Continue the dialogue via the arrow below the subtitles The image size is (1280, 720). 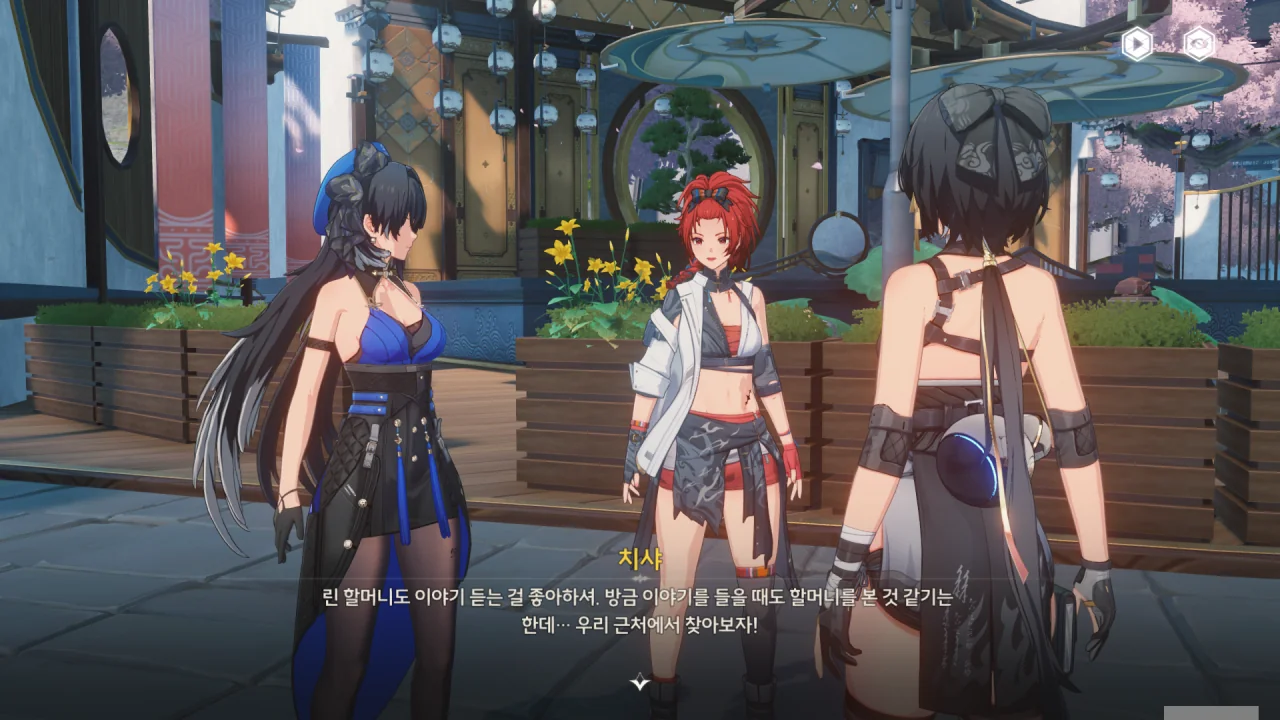pos(640,683)
